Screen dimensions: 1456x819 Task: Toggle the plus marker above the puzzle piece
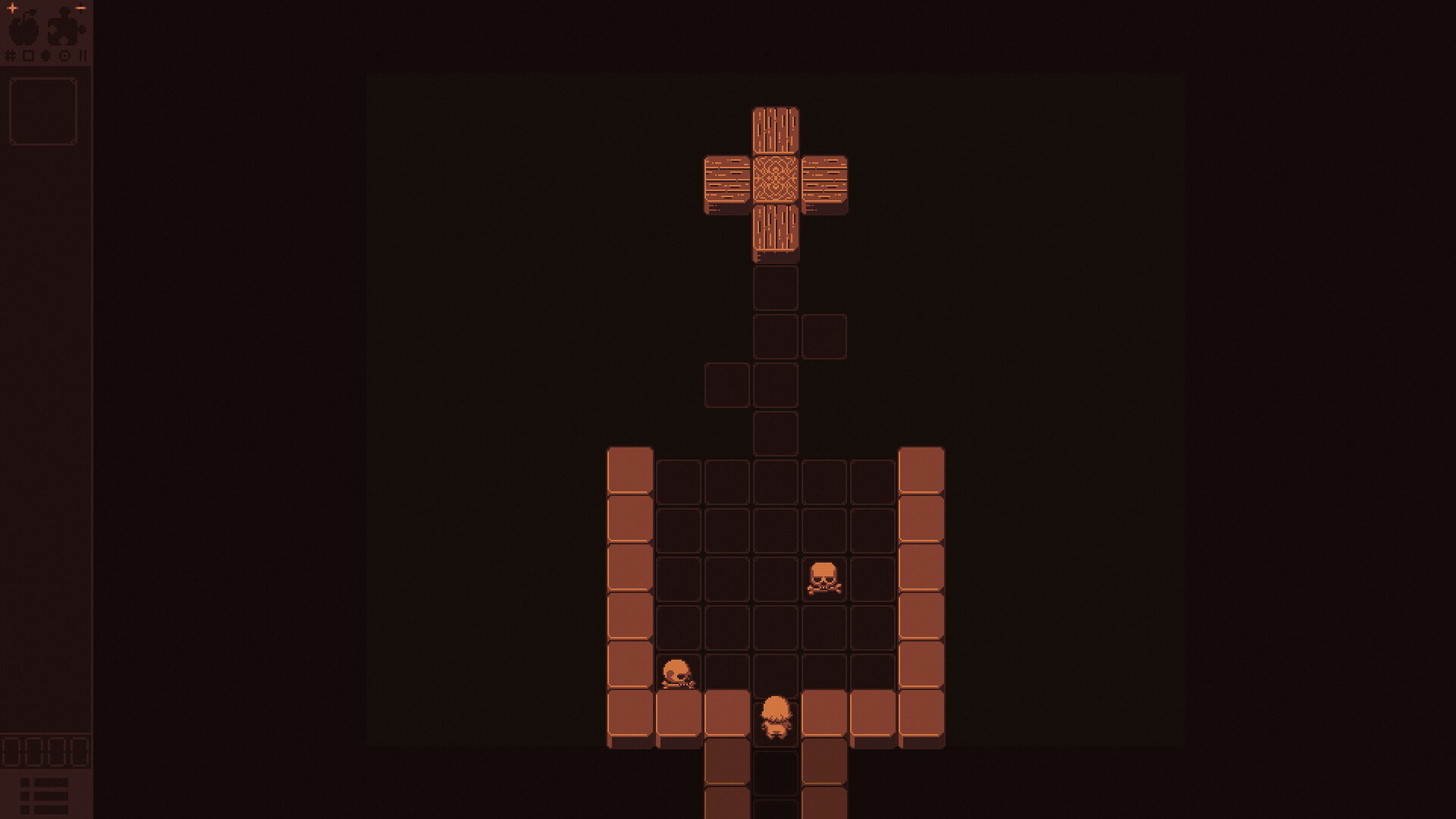point(81,8)
